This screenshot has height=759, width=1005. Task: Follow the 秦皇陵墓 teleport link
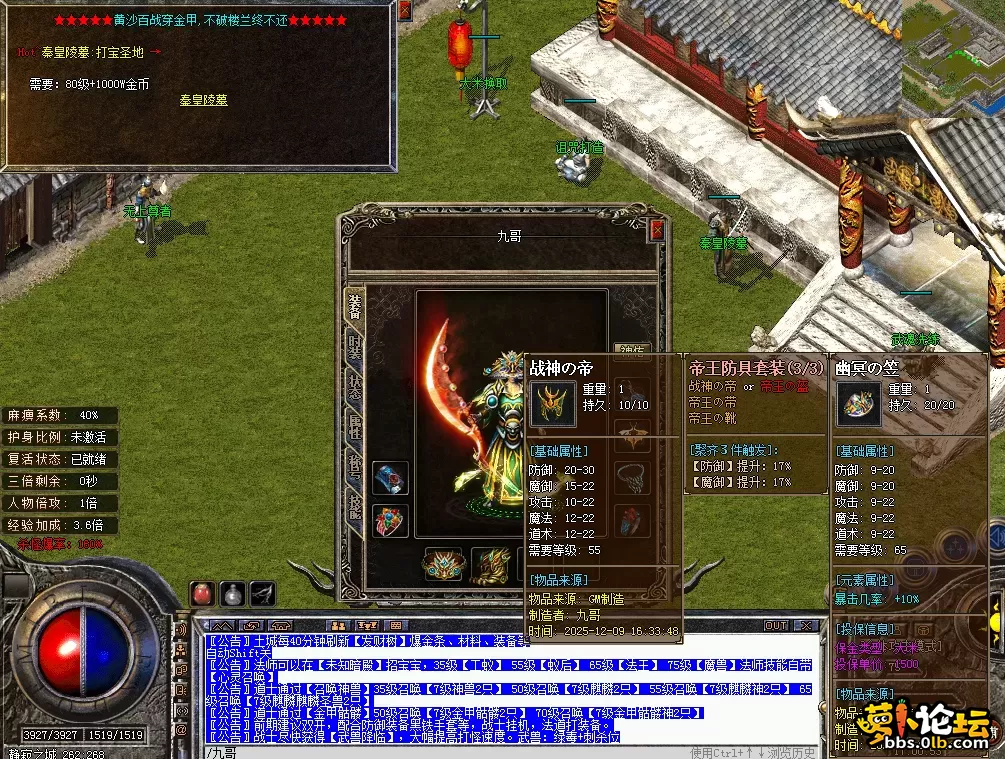[203, 100]
